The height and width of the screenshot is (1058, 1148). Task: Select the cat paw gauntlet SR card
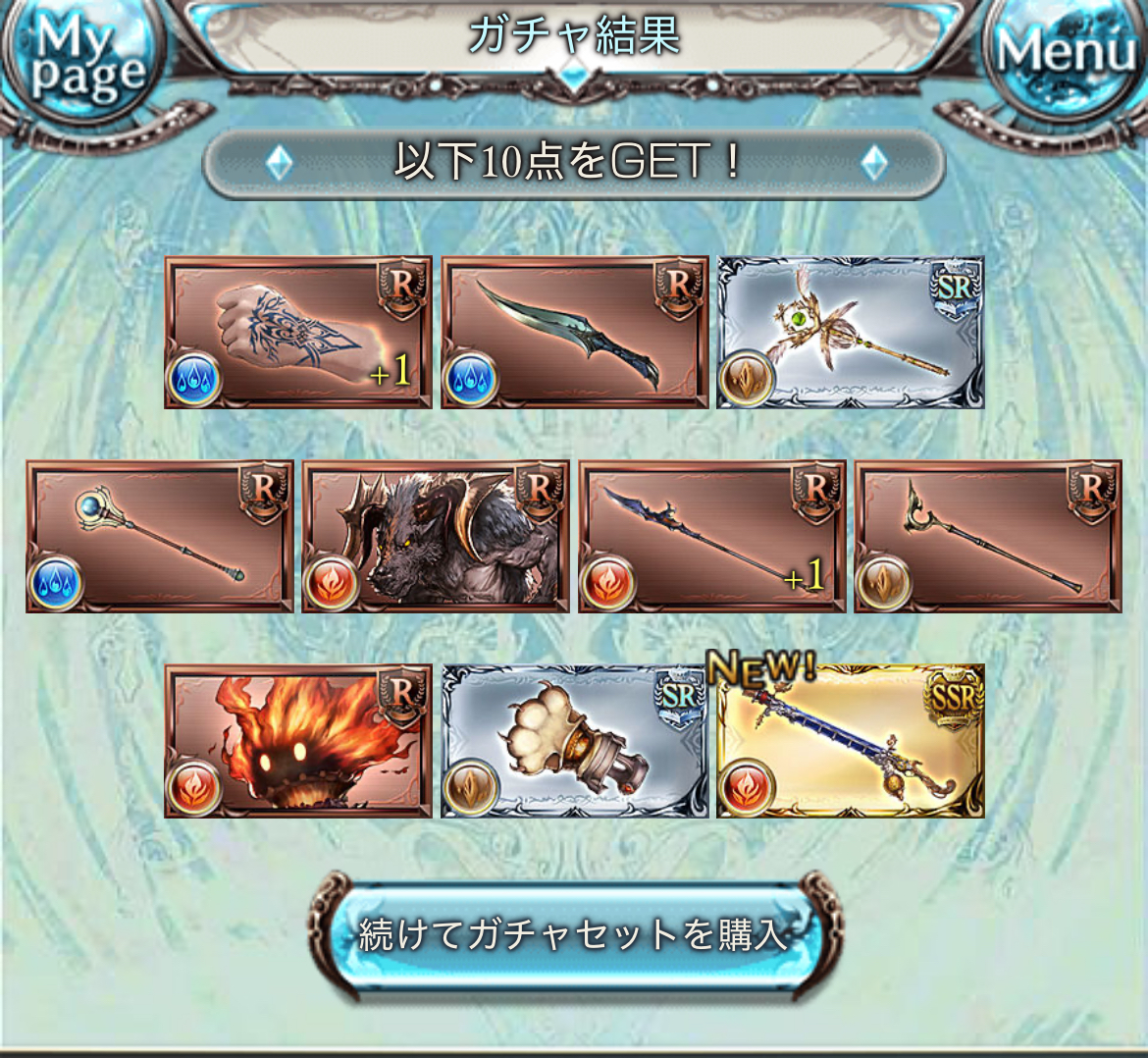pos(575,741)
